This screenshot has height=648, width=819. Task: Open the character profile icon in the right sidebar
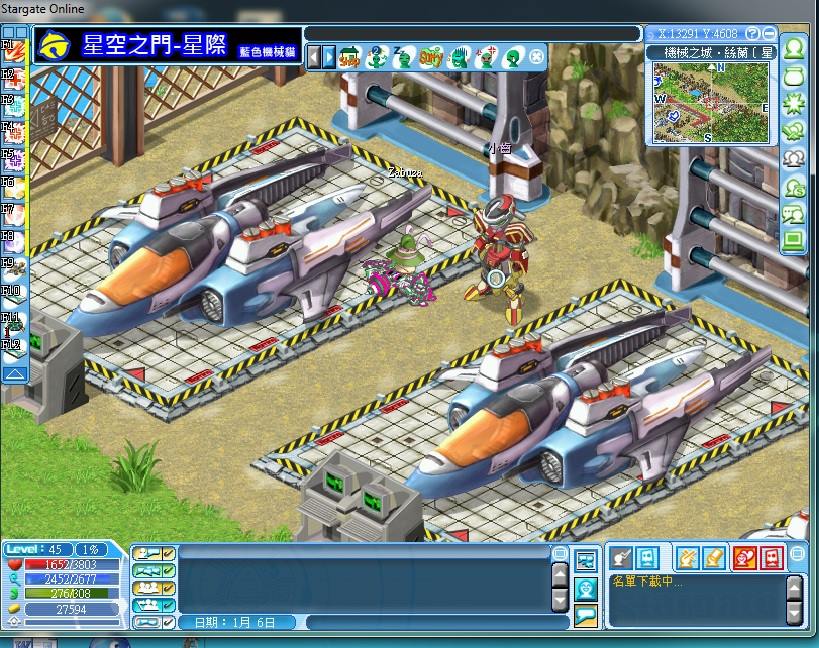tap(795, 48)
